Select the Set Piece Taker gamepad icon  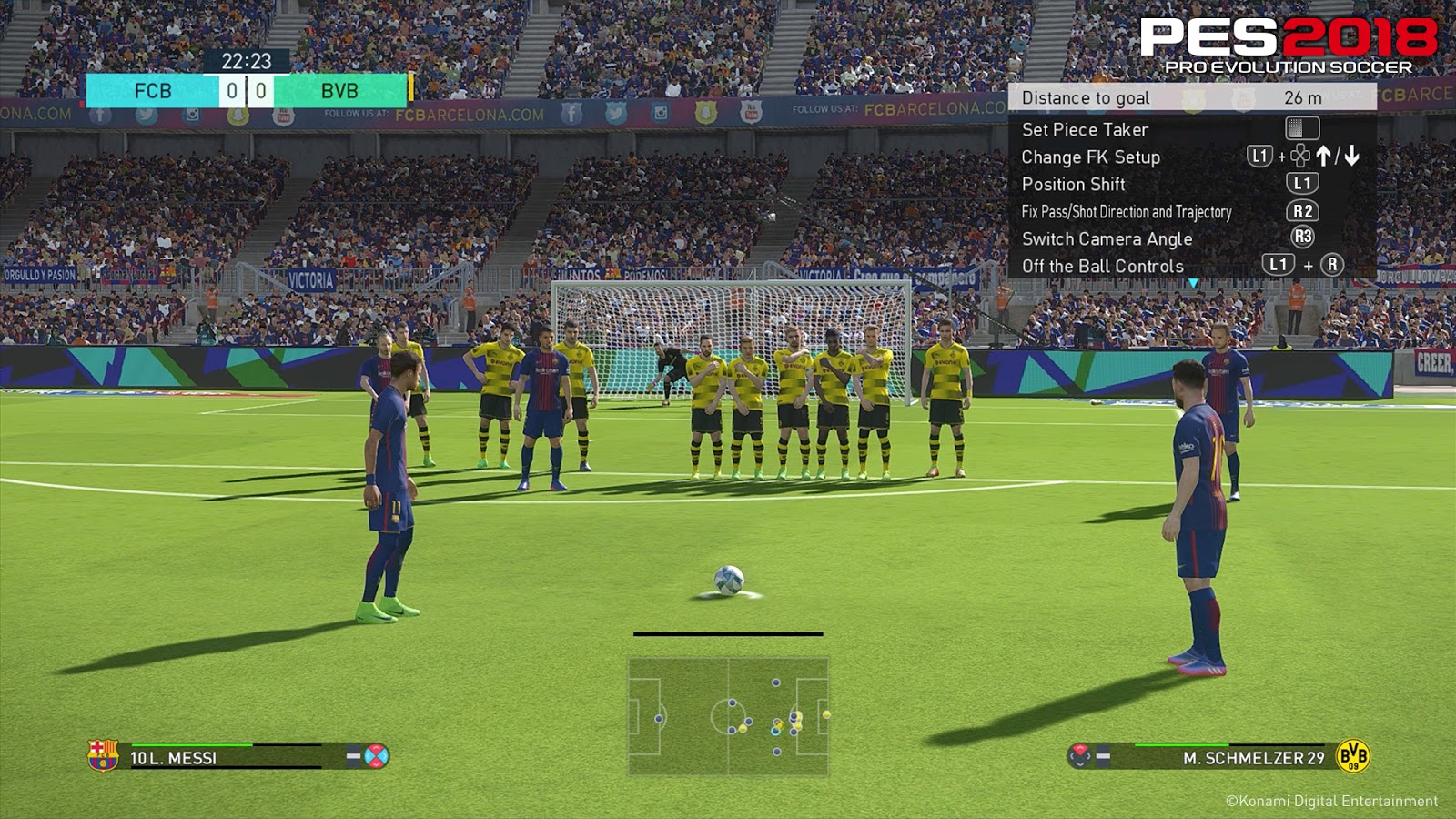(x=1302, y=129)
